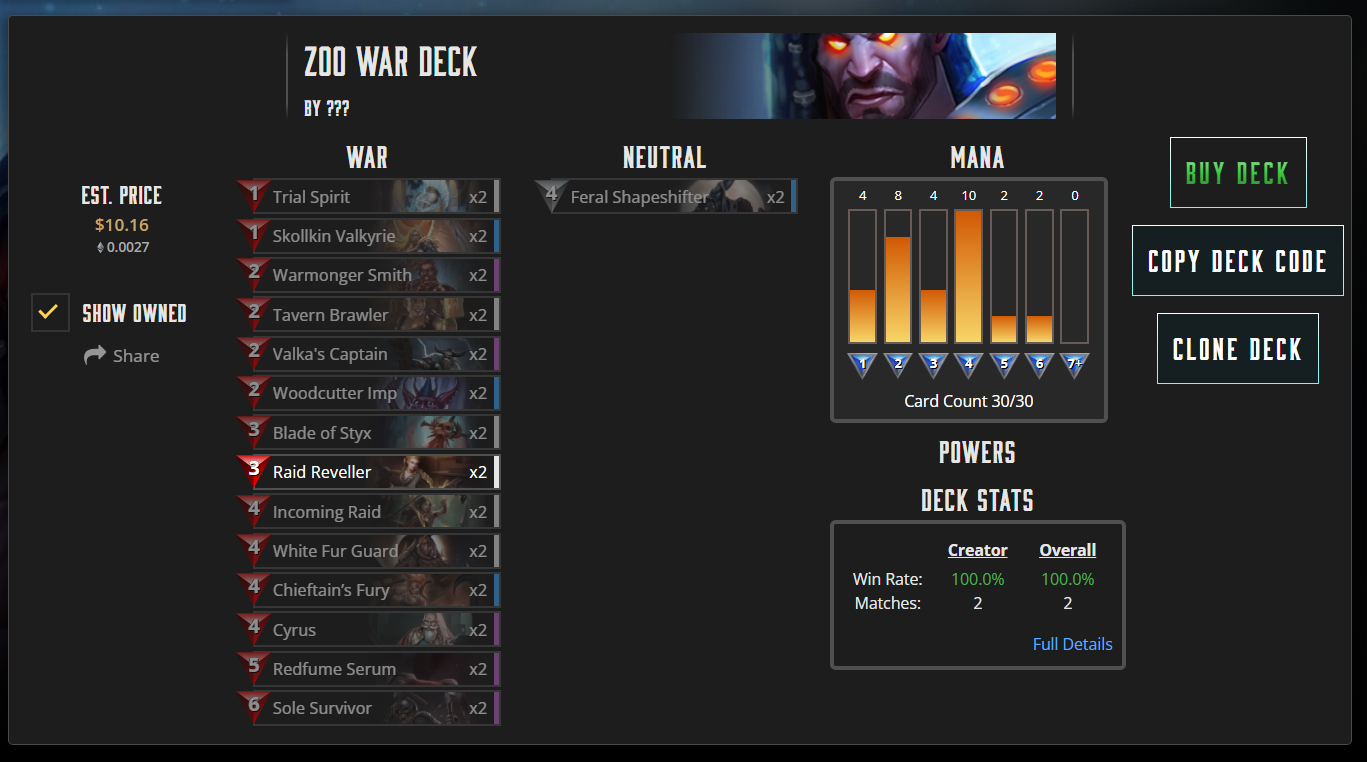Pick the Woodcutter Imp card
Screen dimensions: 1367x762
coord(370,393)
